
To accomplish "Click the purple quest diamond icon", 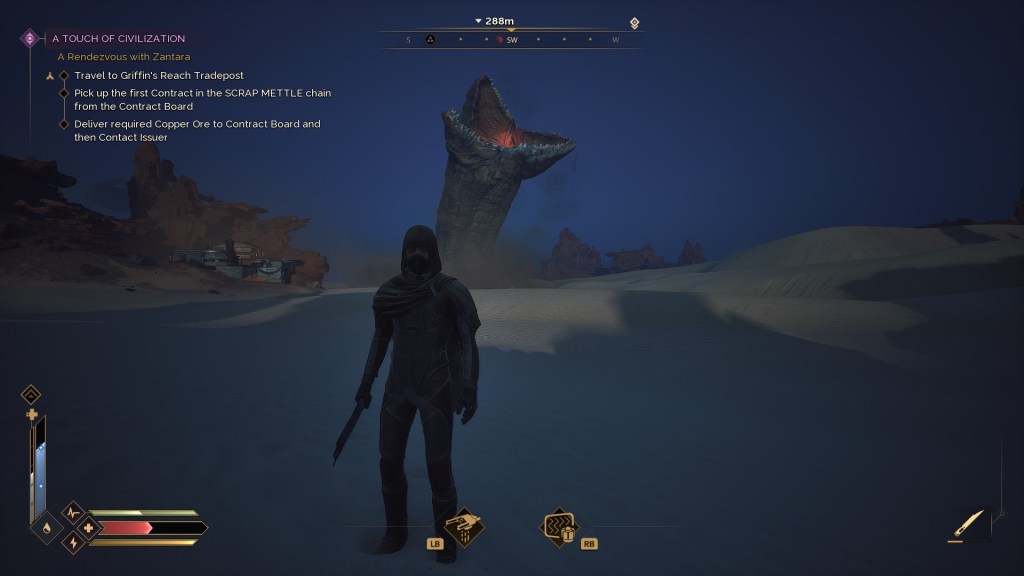I will (30, 38).
